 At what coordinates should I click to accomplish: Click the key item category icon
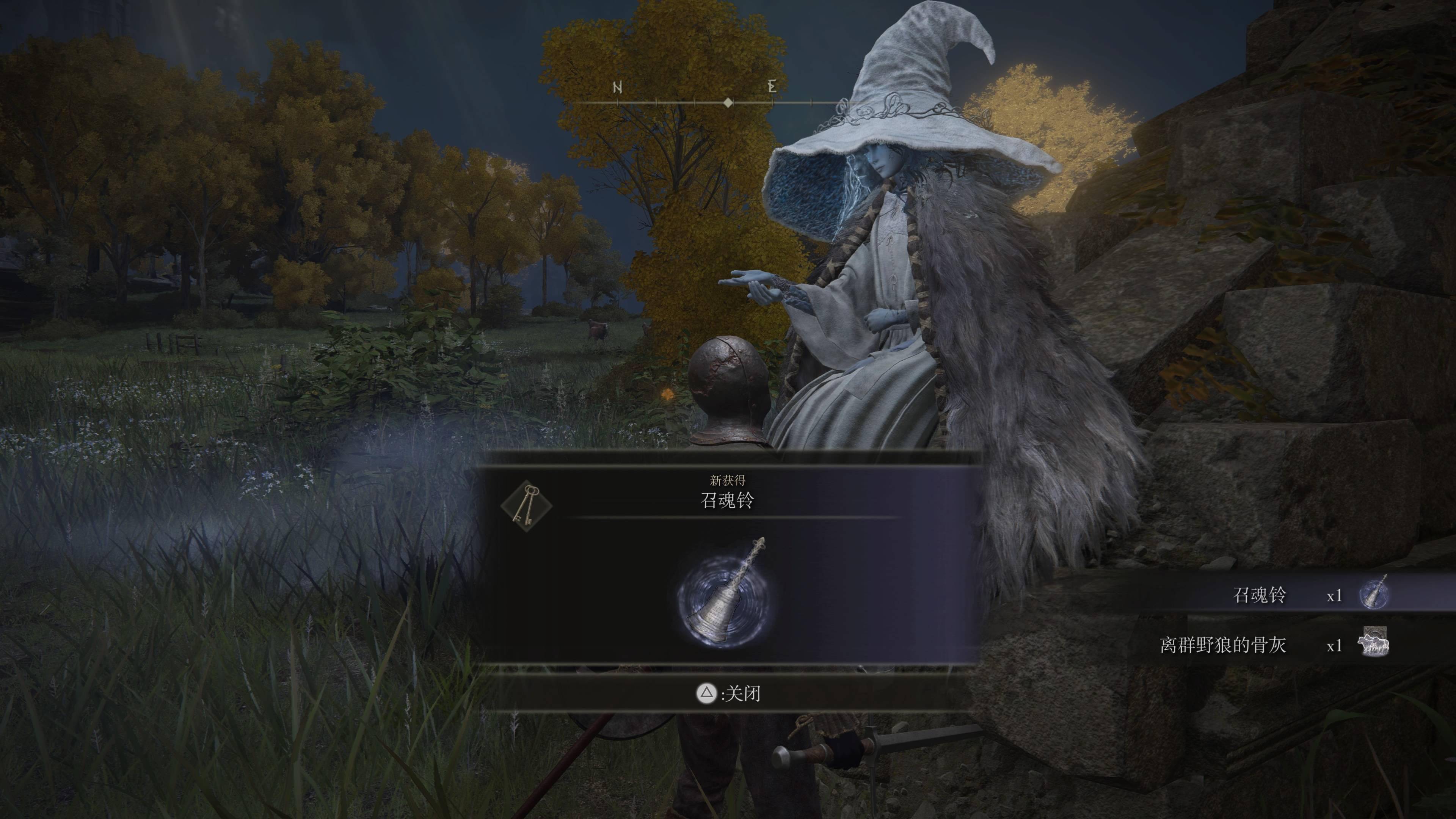(x=526, y=505)
